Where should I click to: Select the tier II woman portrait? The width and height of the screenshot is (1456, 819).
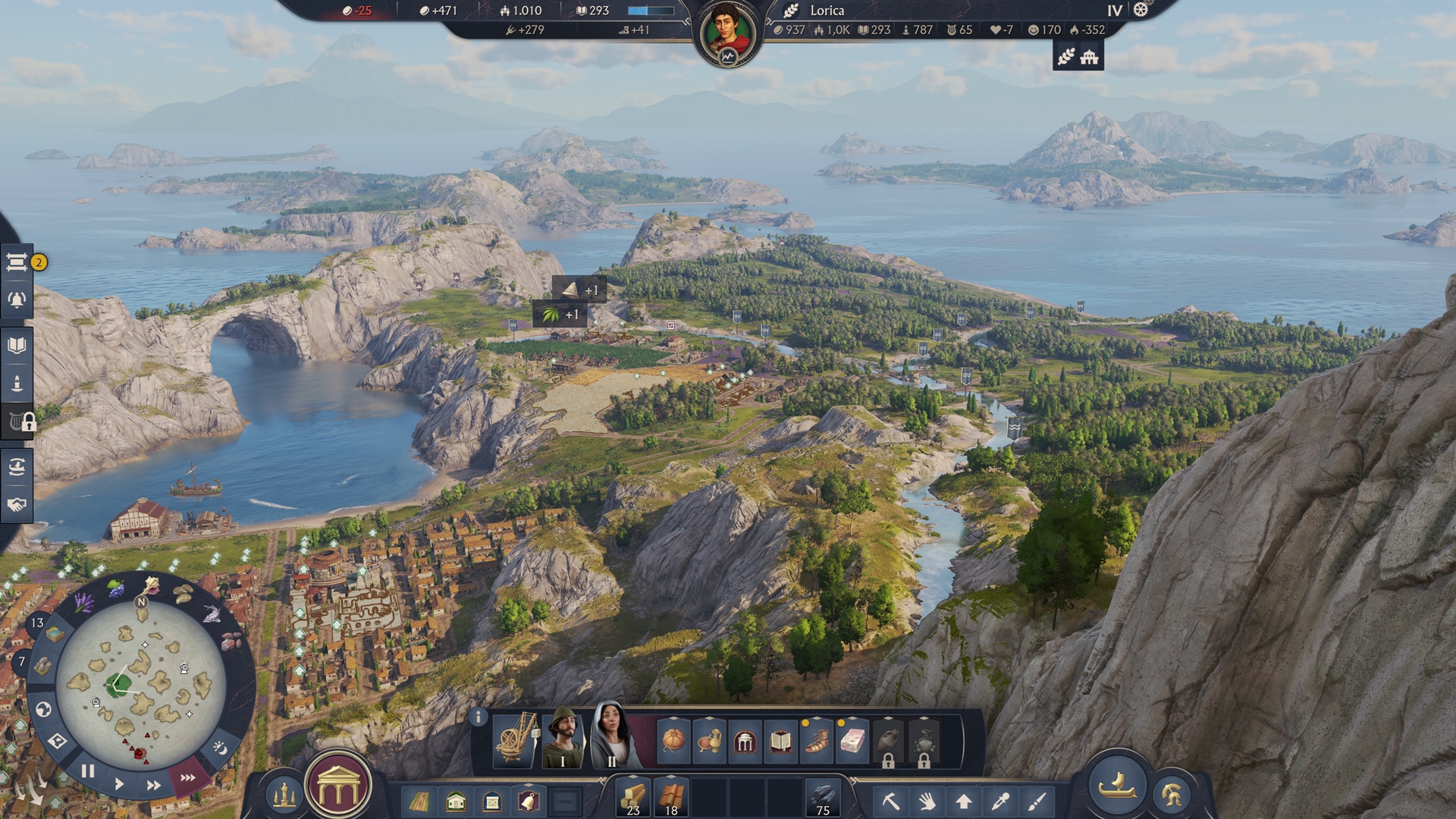pyautogui.click(x=612, y=736)
